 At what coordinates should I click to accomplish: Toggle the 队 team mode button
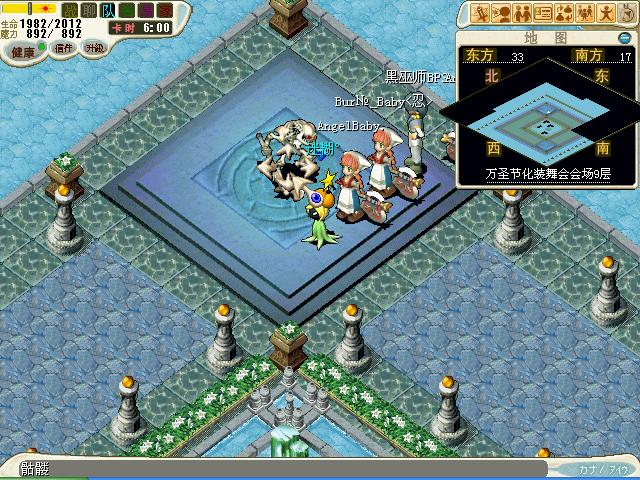pyautogui.click(x=108, y=9)
